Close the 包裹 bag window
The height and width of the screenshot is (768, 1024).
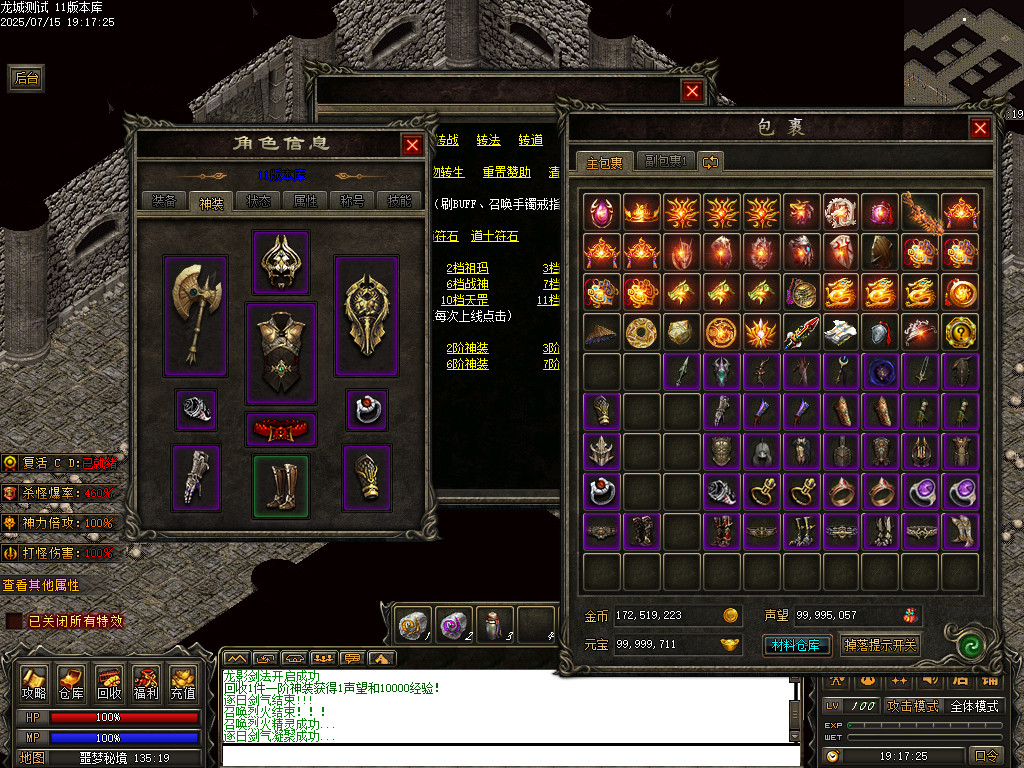tap(980, 128)
